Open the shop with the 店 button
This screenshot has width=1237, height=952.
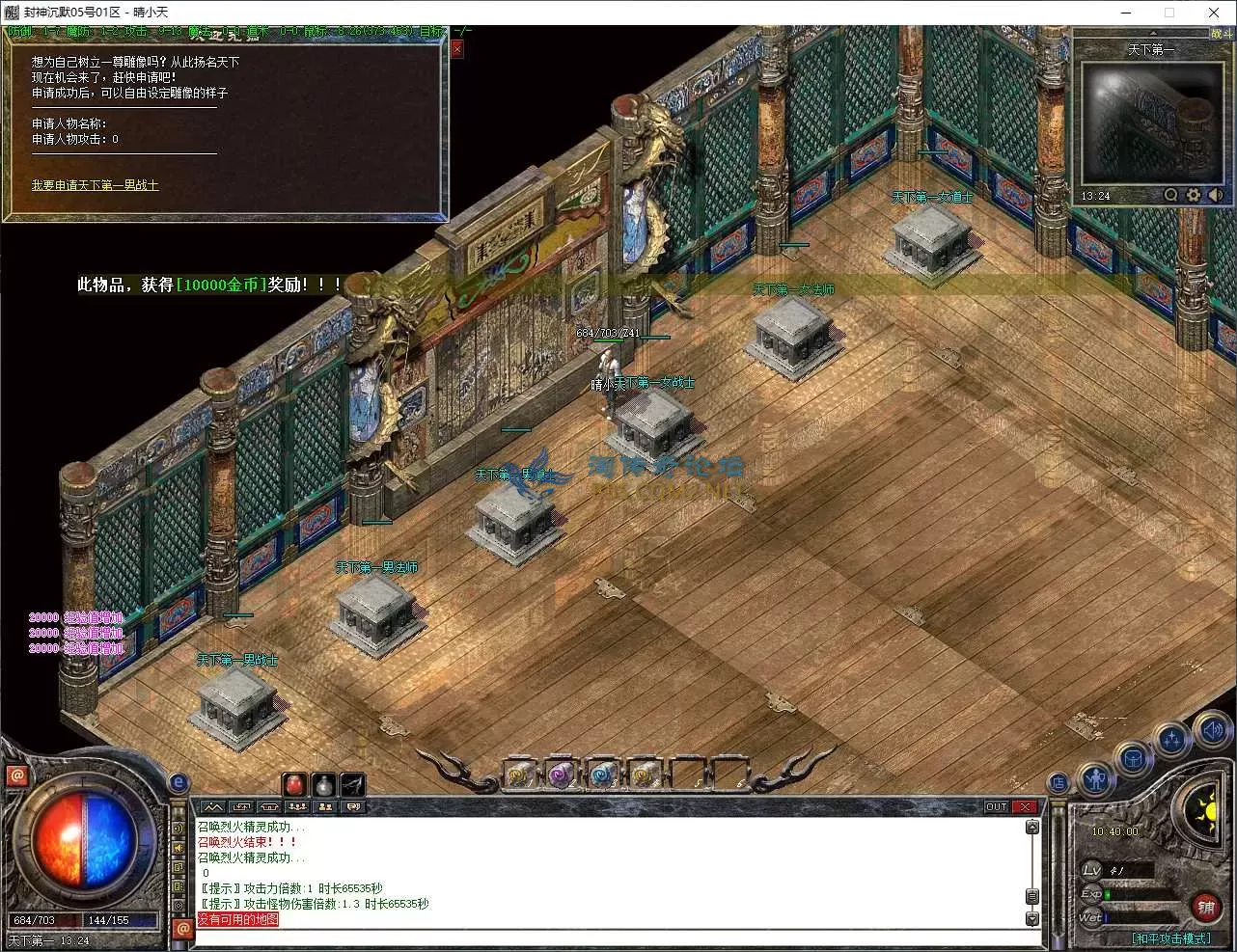click(1058, 783)
